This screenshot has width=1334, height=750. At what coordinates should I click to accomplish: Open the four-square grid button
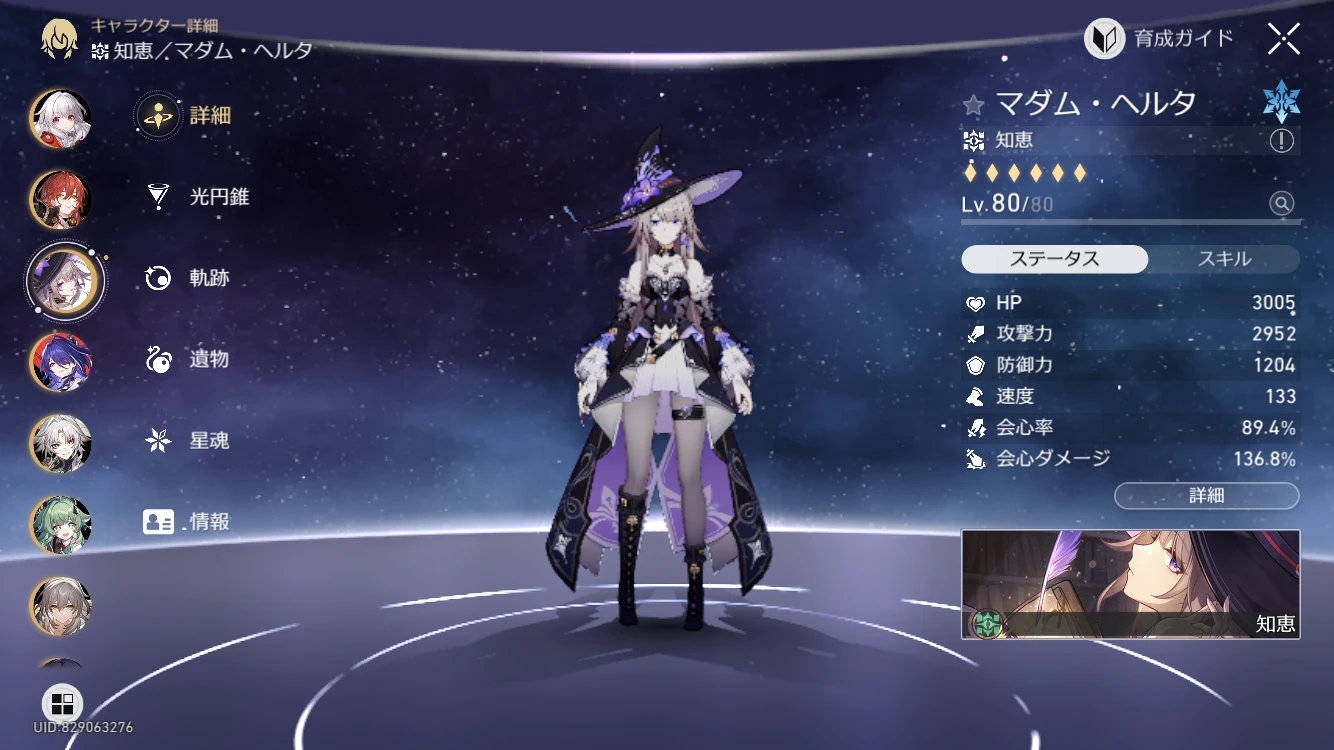pyautogui.click(x=62, y=703)
